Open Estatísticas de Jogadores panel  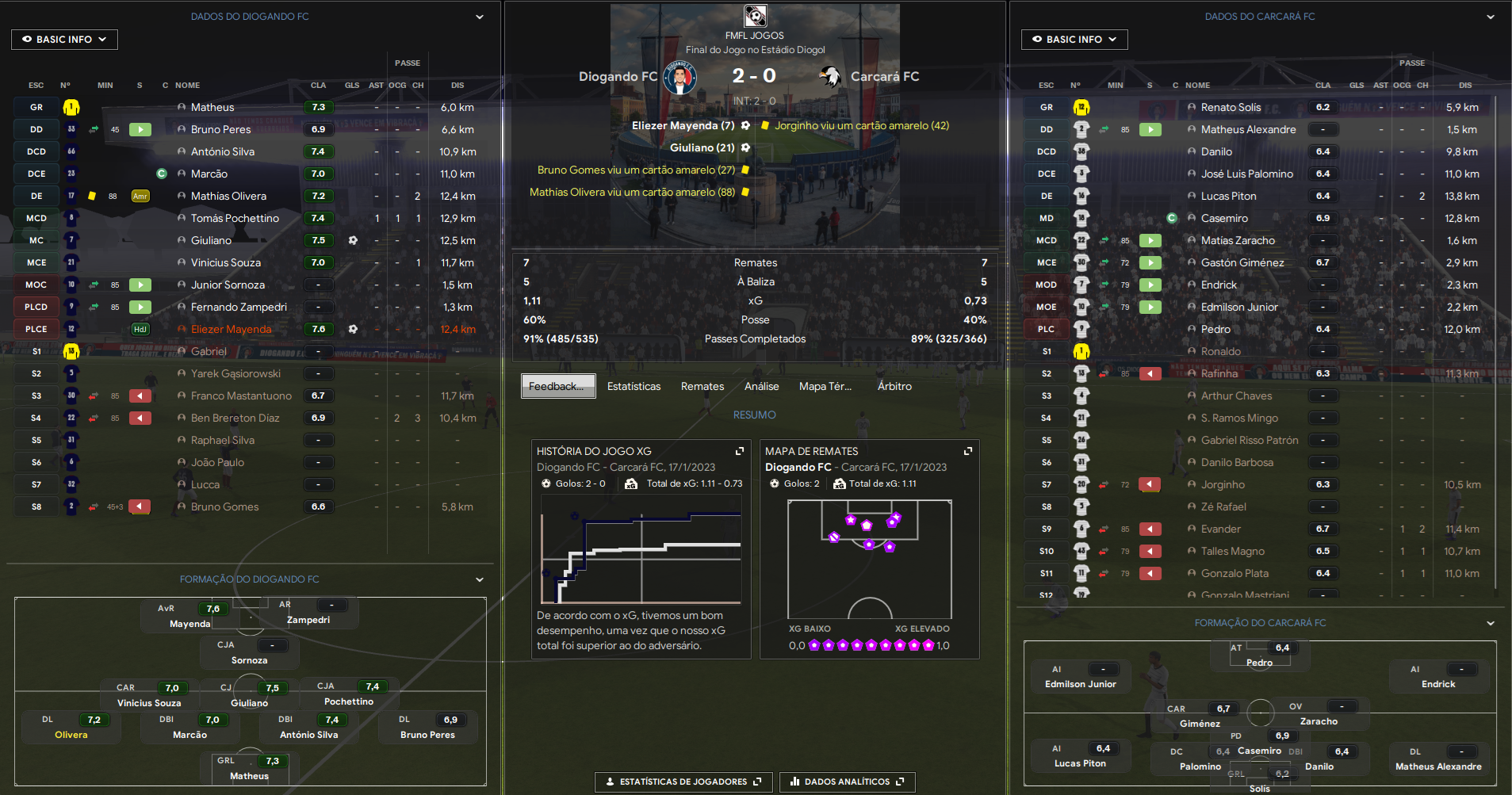[x=683, y=782]
